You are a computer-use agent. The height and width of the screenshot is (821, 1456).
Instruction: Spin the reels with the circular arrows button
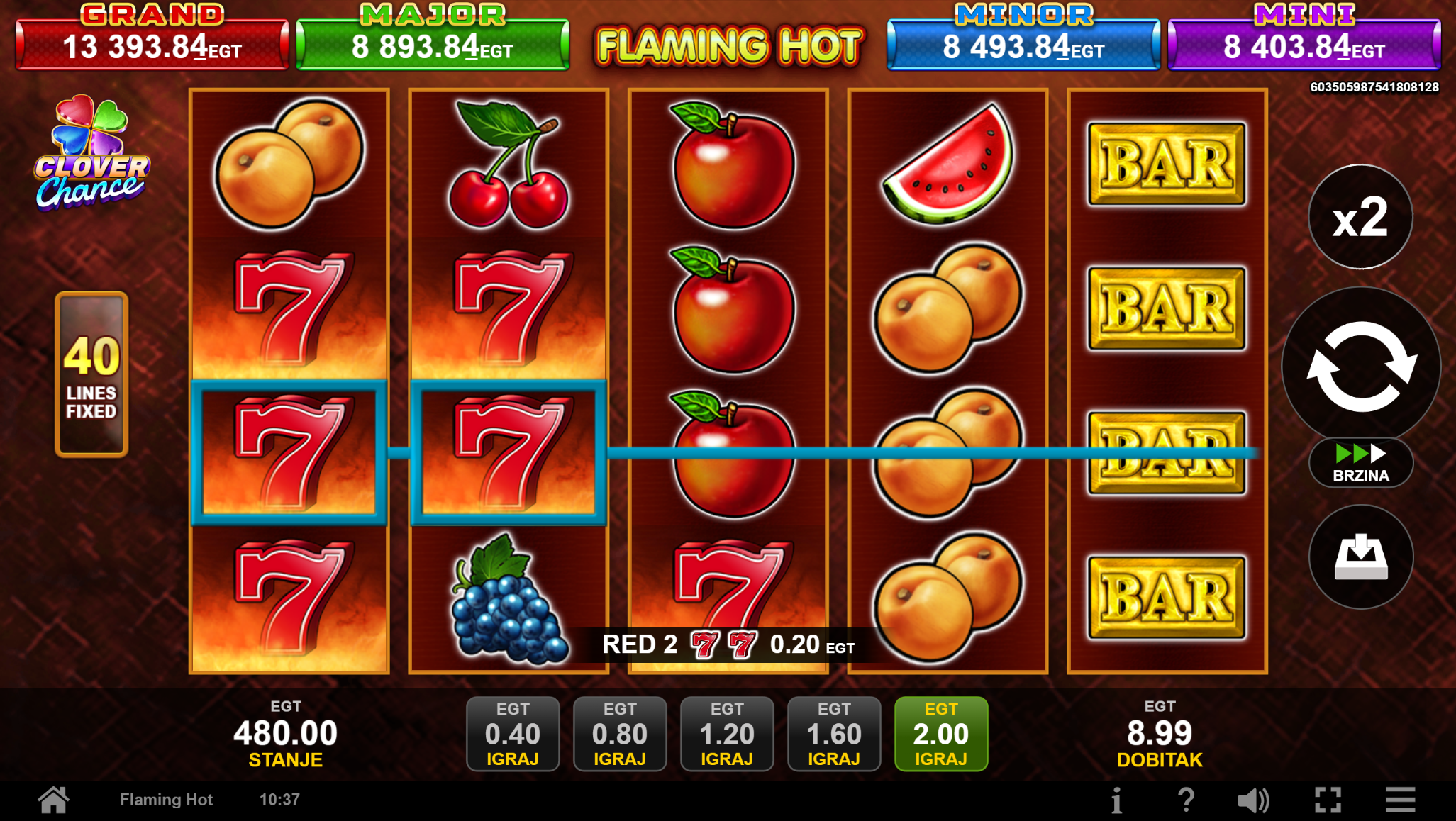coord(1360,366)
